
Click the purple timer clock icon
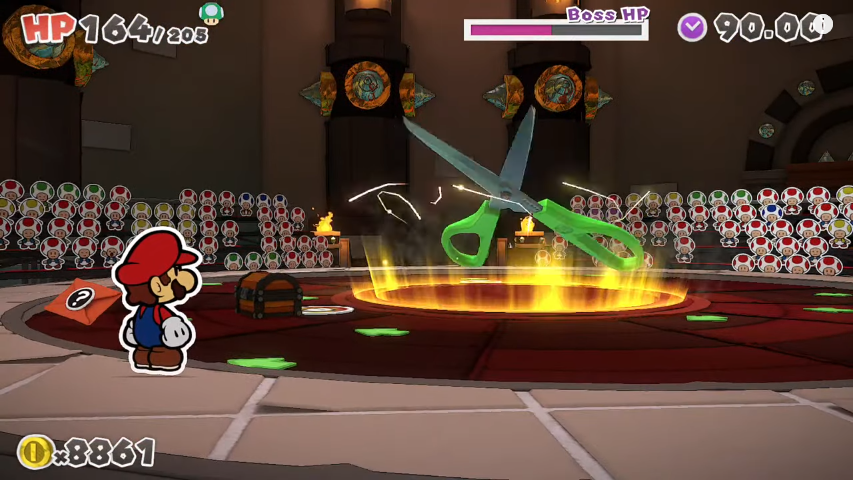click(x=692, y=27)
